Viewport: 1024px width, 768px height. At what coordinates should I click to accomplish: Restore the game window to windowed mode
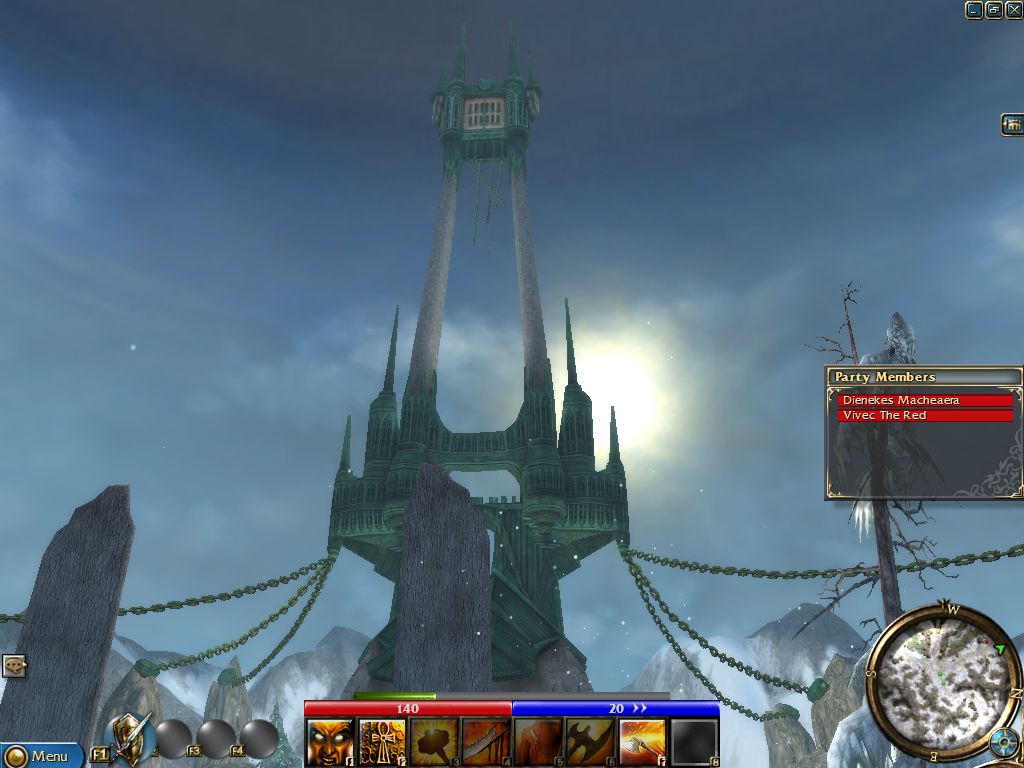tap(994, 10)
